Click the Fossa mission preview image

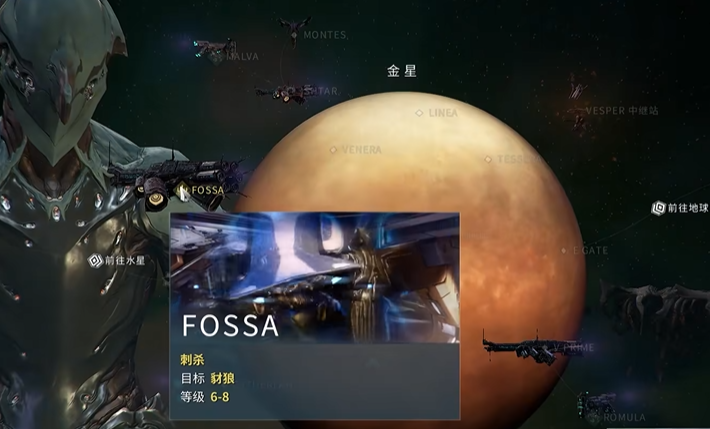pyautogui.click(x=314, y=272)
